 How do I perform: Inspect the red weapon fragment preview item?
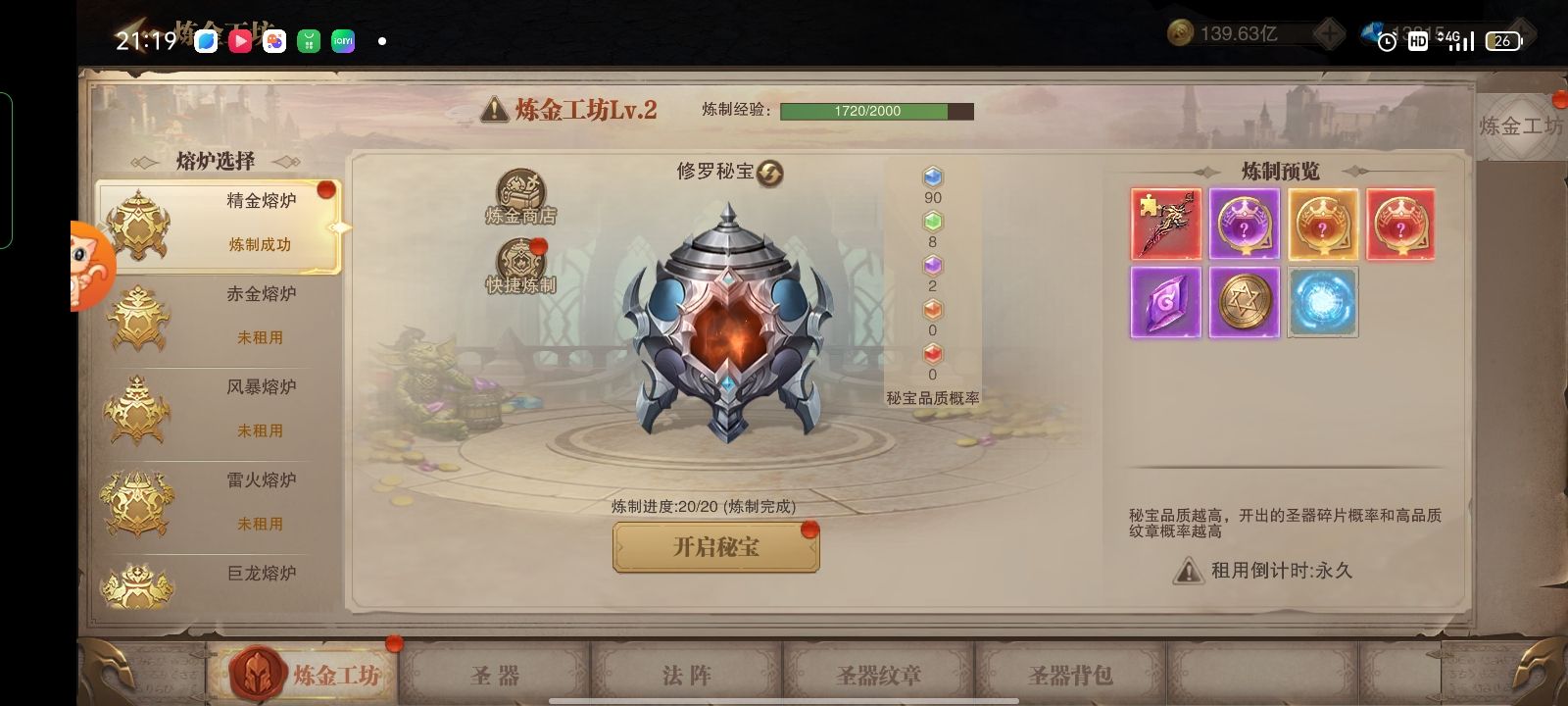(x=1166, y=225)
